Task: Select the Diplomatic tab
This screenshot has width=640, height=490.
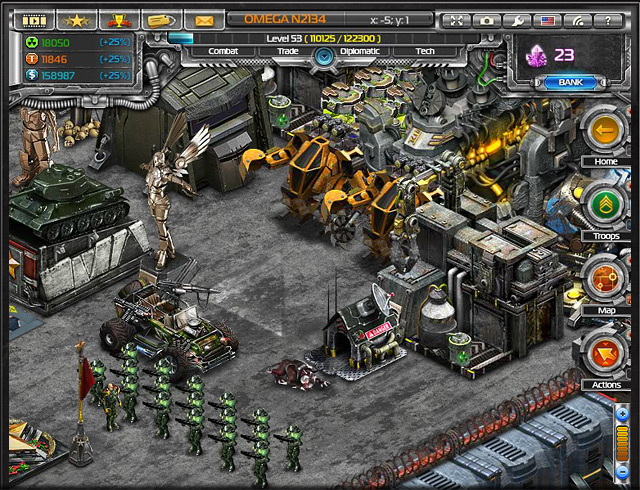Action: point(360,51)
